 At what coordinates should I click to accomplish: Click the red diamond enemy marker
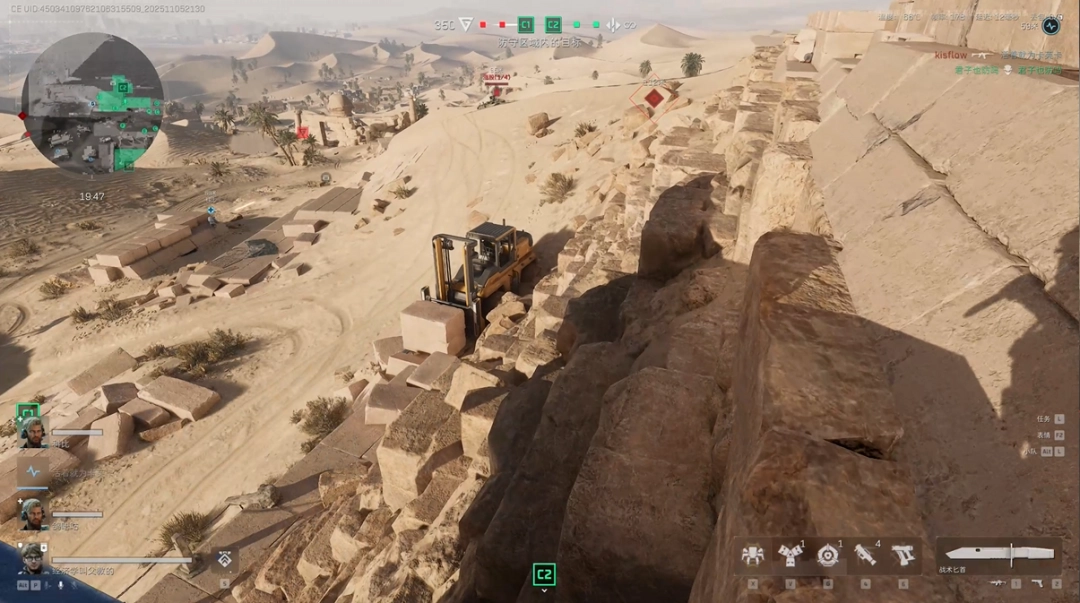654,97
